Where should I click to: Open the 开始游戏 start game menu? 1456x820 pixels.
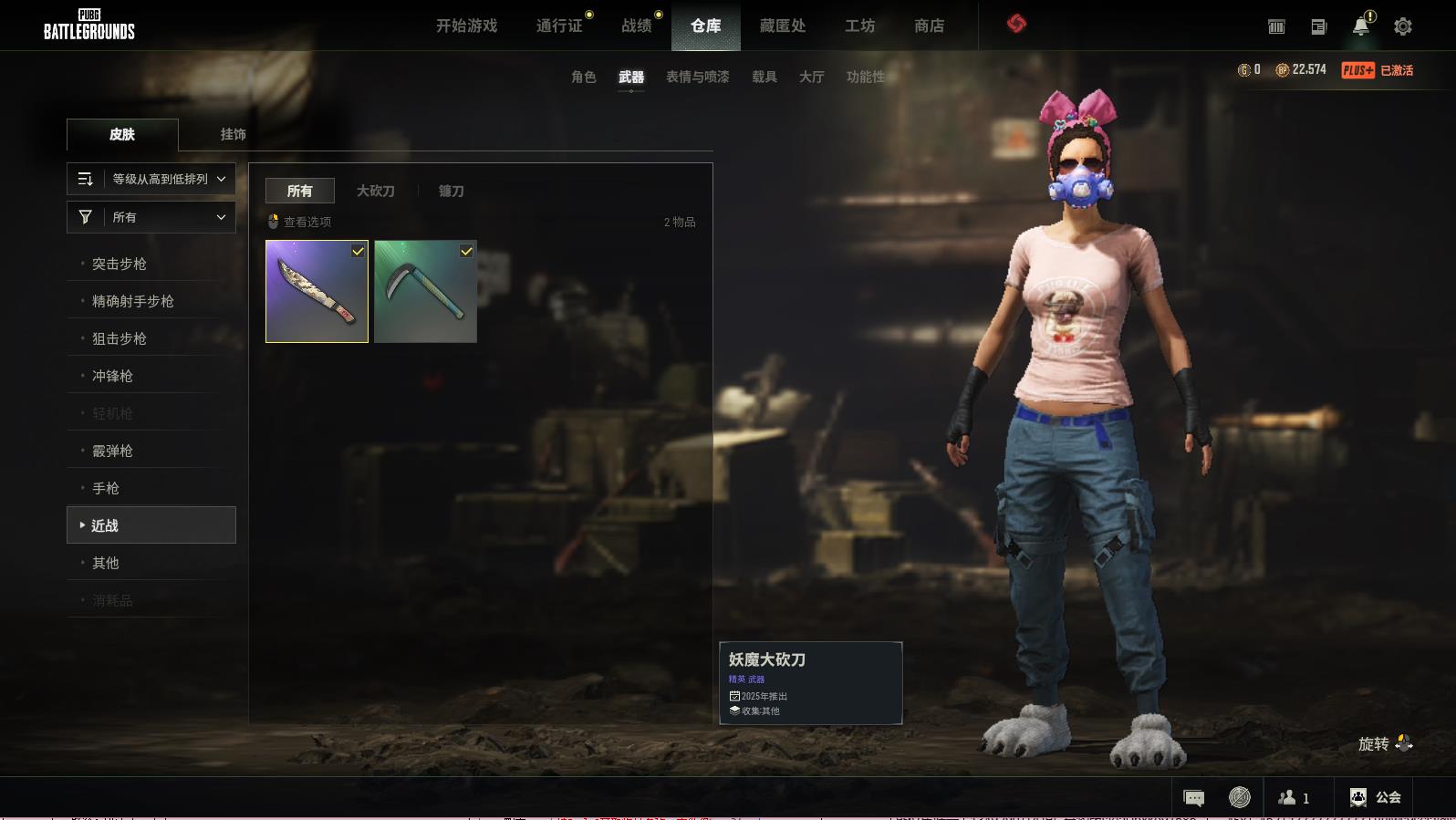coord(466,26)
